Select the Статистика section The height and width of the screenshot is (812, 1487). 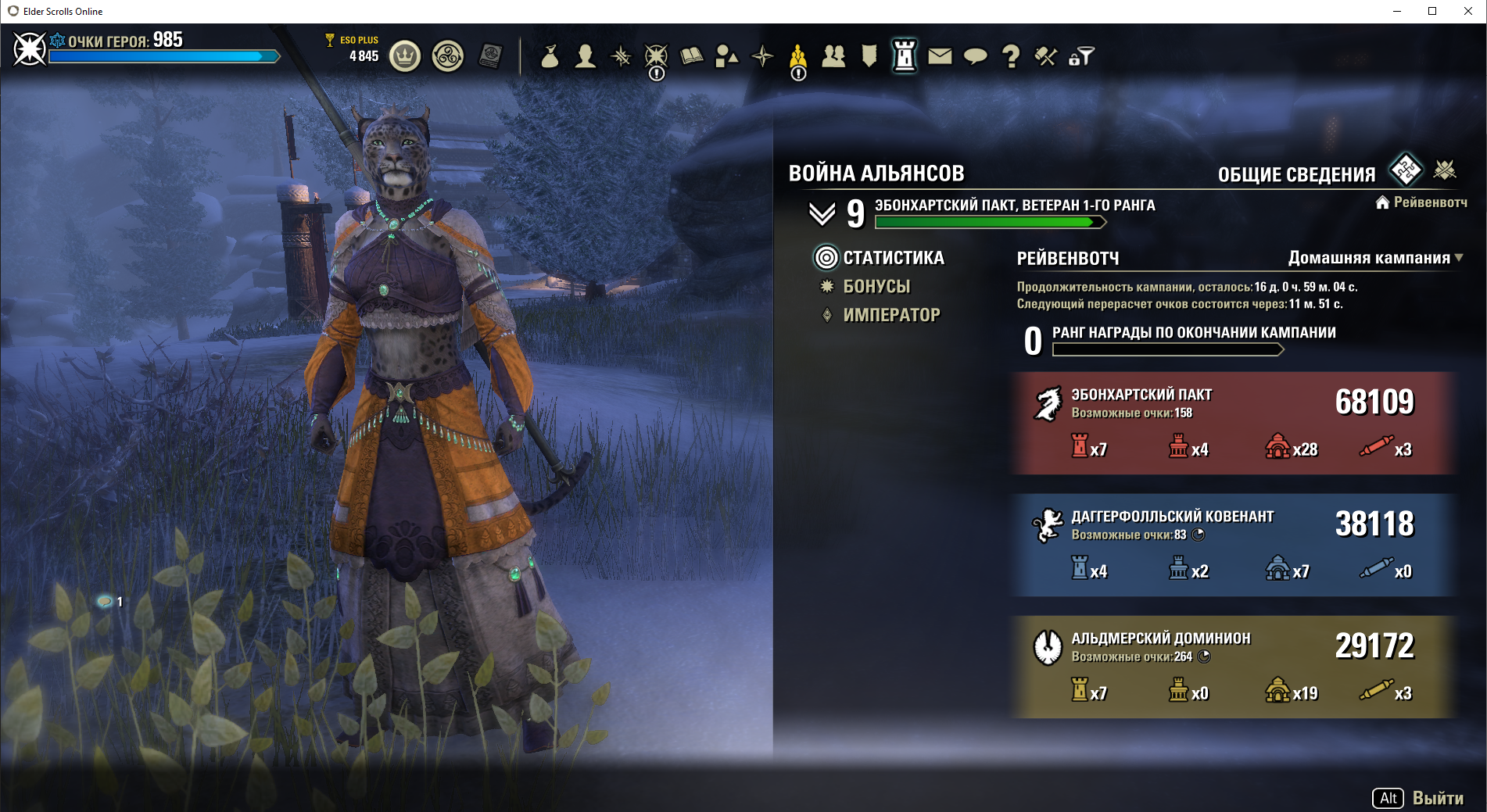(x=894, y=258)
